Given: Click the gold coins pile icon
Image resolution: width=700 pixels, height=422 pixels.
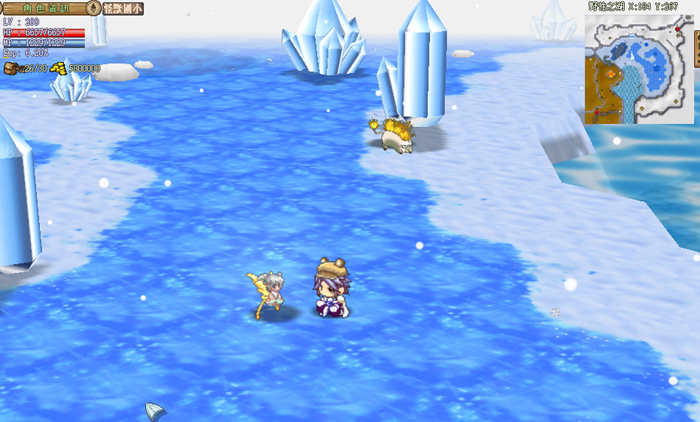Looking at the screenshot, I should pyautogui.click(x=58, y=68).
